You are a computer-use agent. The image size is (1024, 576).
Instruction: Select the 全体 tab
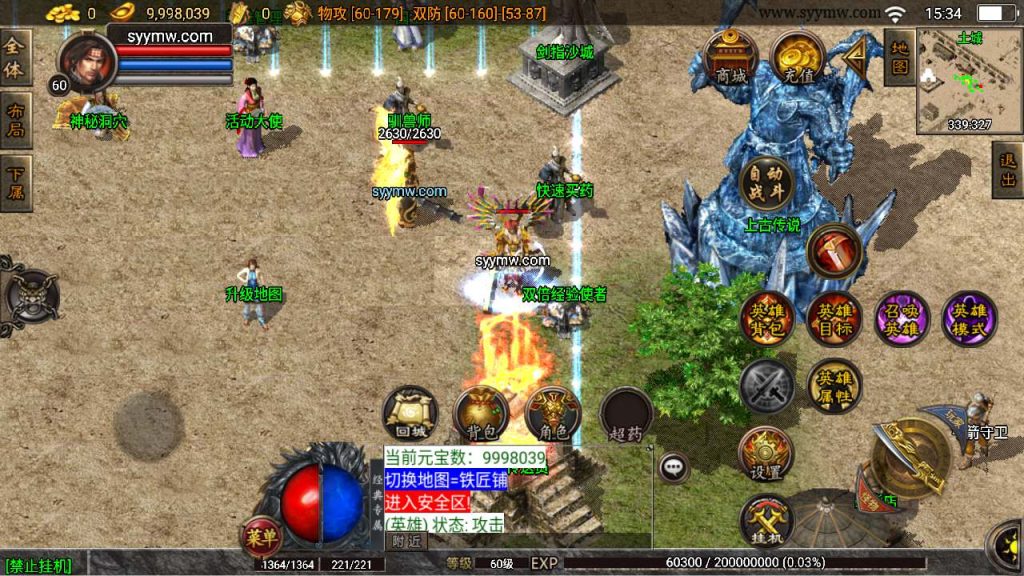tap(15, 58)
